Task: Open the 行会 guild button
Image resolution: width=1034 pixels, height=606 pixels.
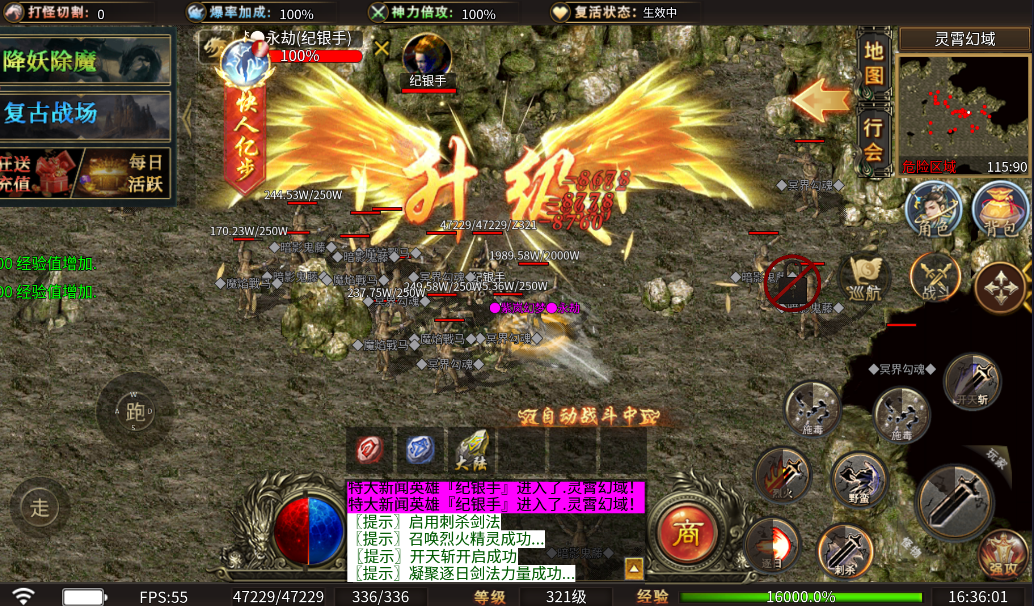Action: pyautogui.click(x=873, y=140)
